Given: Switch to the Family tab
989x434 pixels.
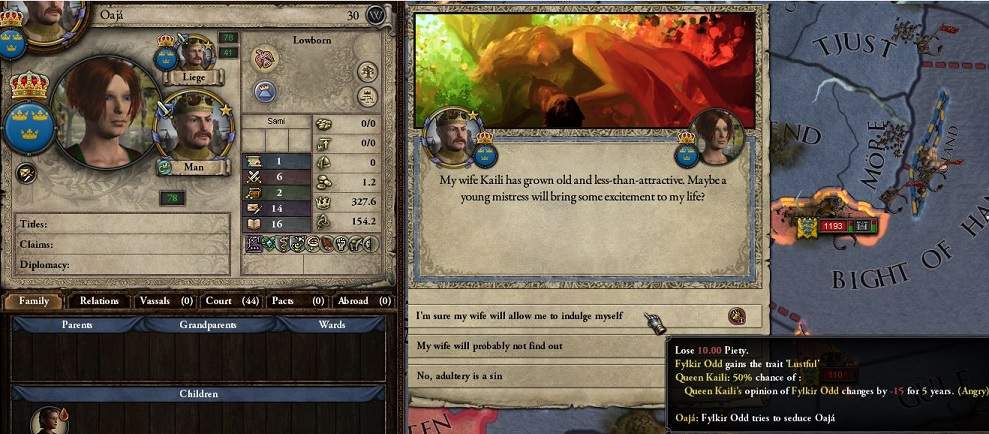Looking at the screenshot, I should (34, 301).
